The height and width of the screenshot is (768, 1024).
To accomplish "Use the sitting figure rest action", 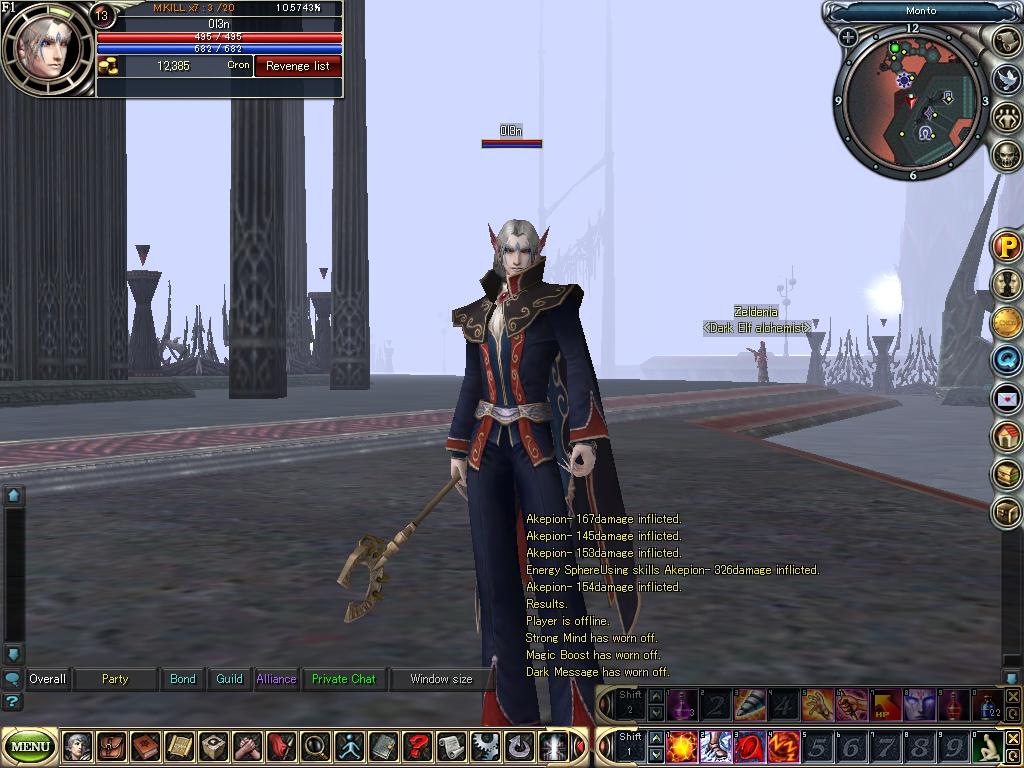I will (x=988, y=747).
